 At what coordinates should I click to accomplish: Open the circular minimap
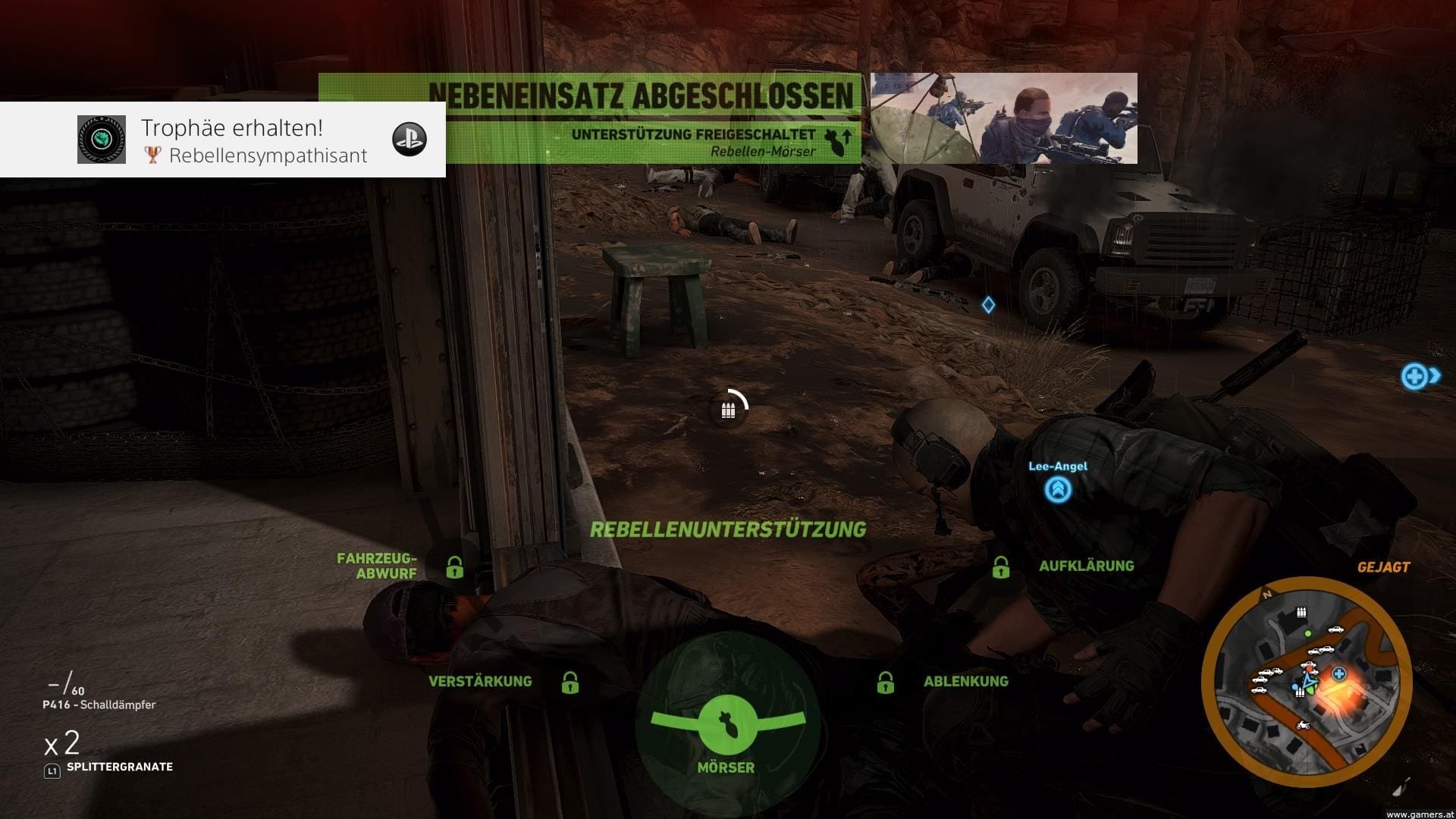tap(1306, 682)
